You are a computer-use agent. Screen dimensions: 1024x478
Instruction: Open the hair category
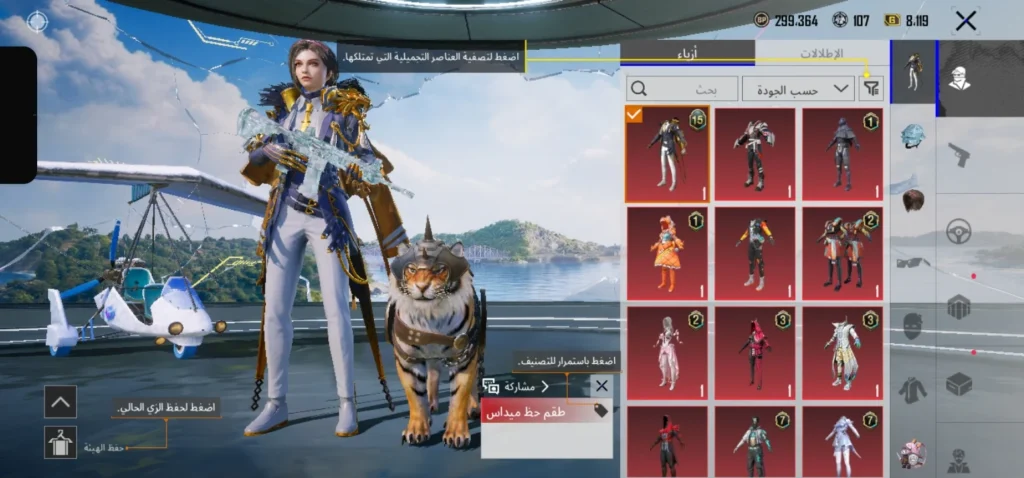[x=912, y=198]
